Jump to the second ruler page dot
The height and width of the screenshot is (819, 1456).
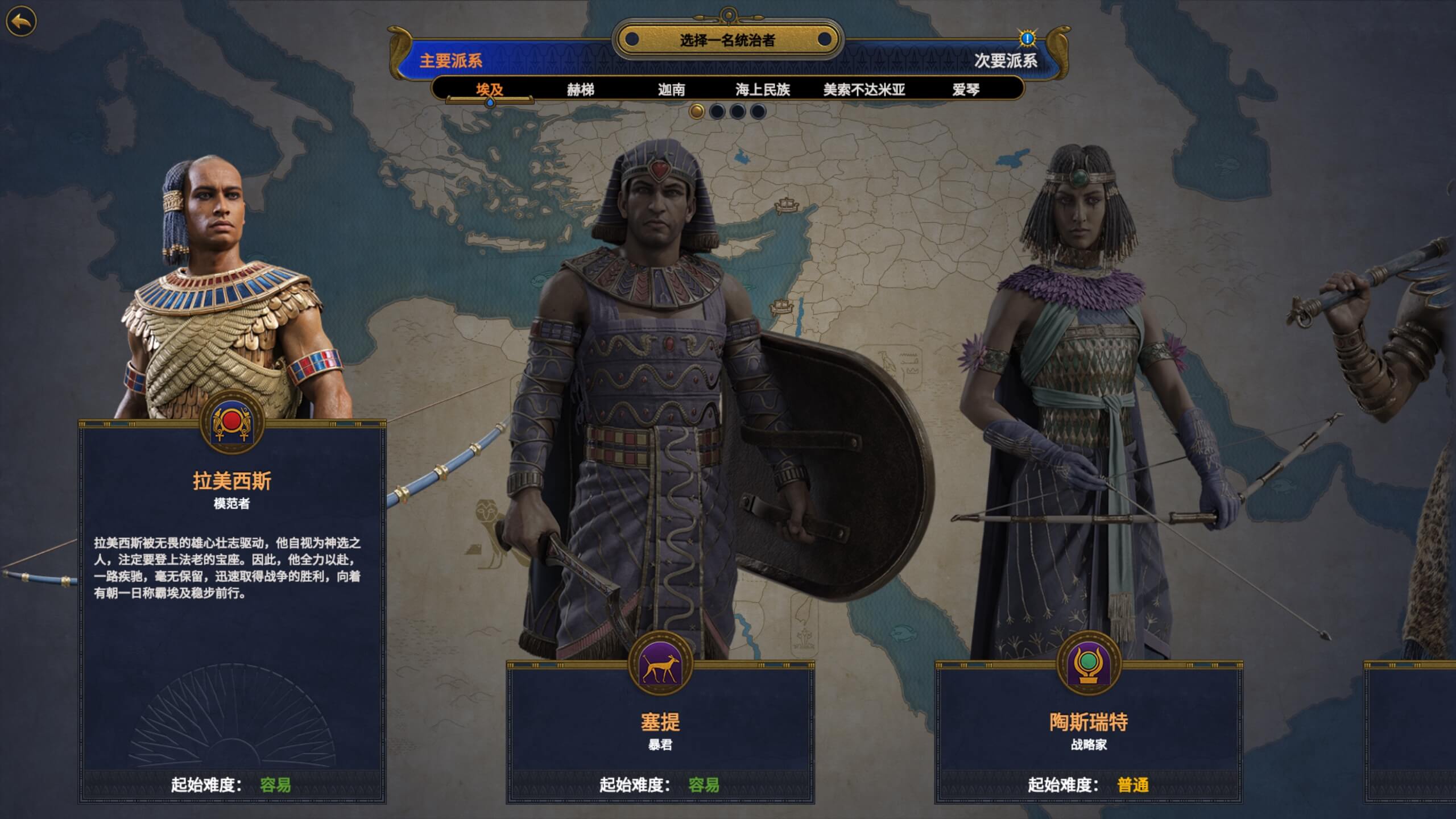tap(717, 111)
